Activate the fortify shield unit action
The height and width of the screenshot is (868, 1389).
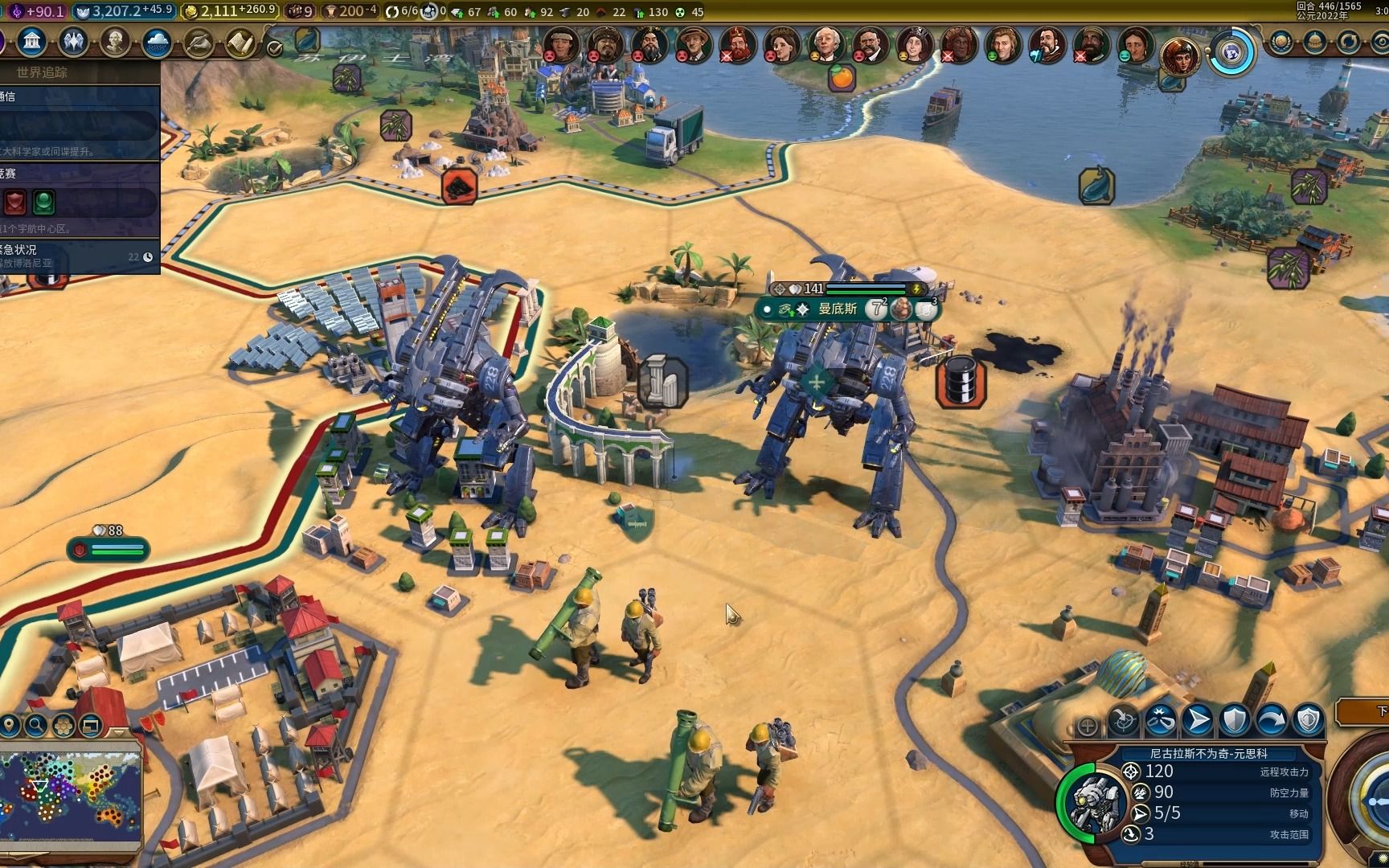[1234, 720]
